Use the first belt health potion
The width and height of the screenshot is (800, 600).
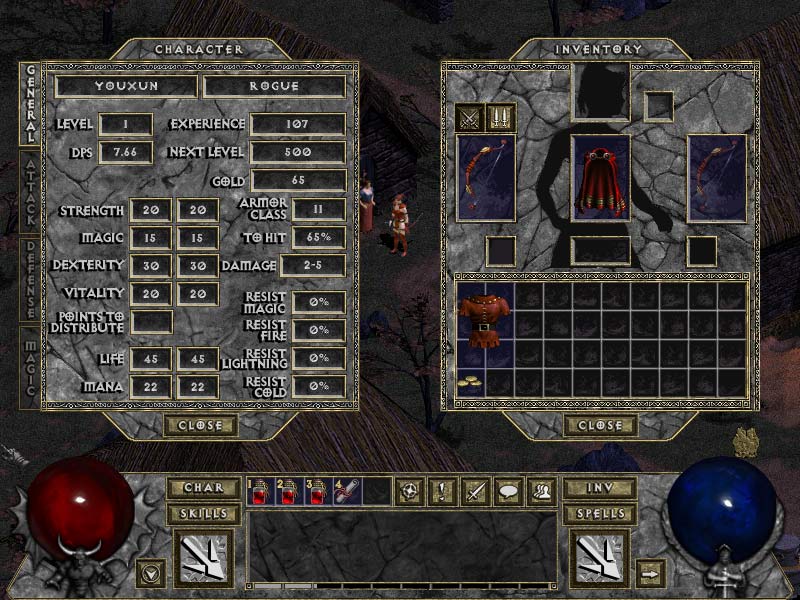pyautogui.click(x=260, y=490)
